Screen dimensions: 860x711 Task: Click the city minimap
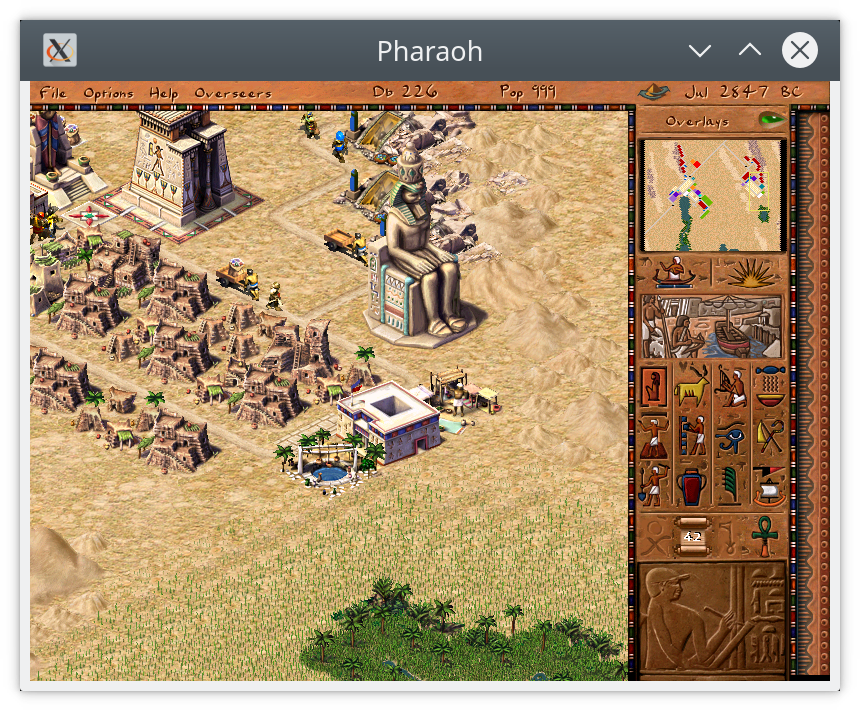711,195
